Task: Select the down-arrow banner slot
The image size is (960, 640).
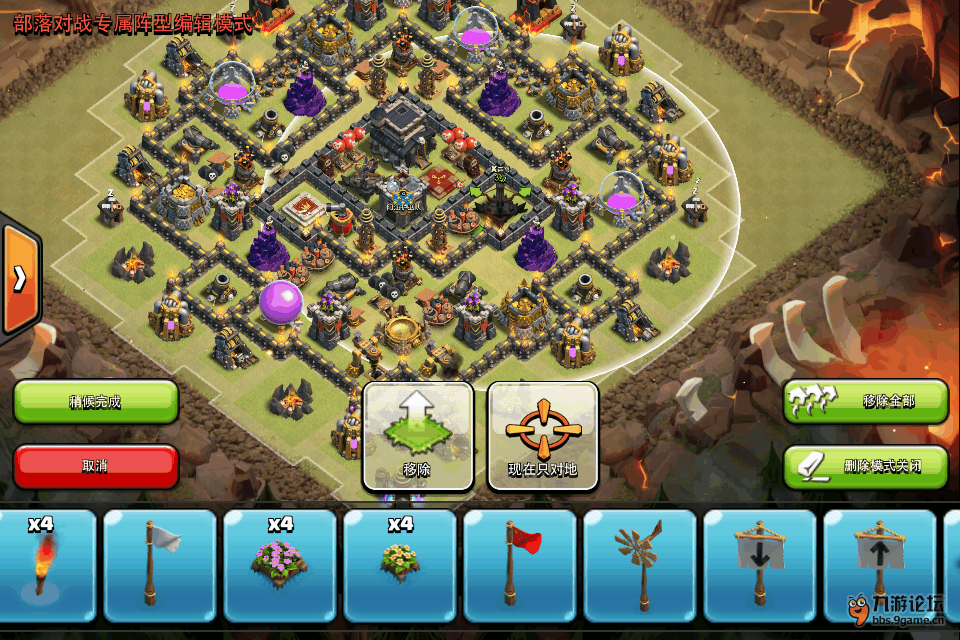Action: [x=760, y=565]
